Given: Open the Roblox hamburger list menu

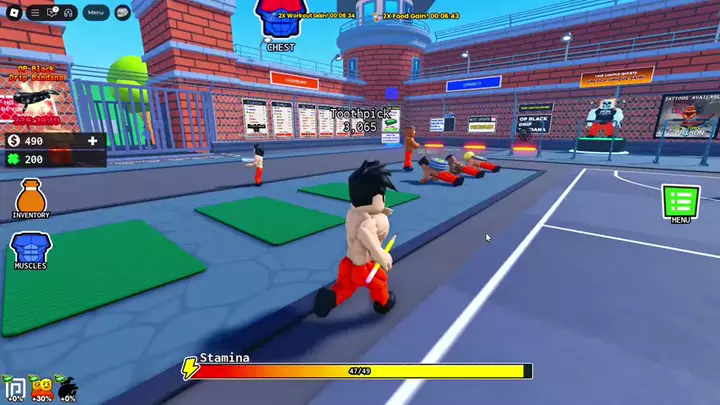Looking at the screenshot, I should pos(35,12).
